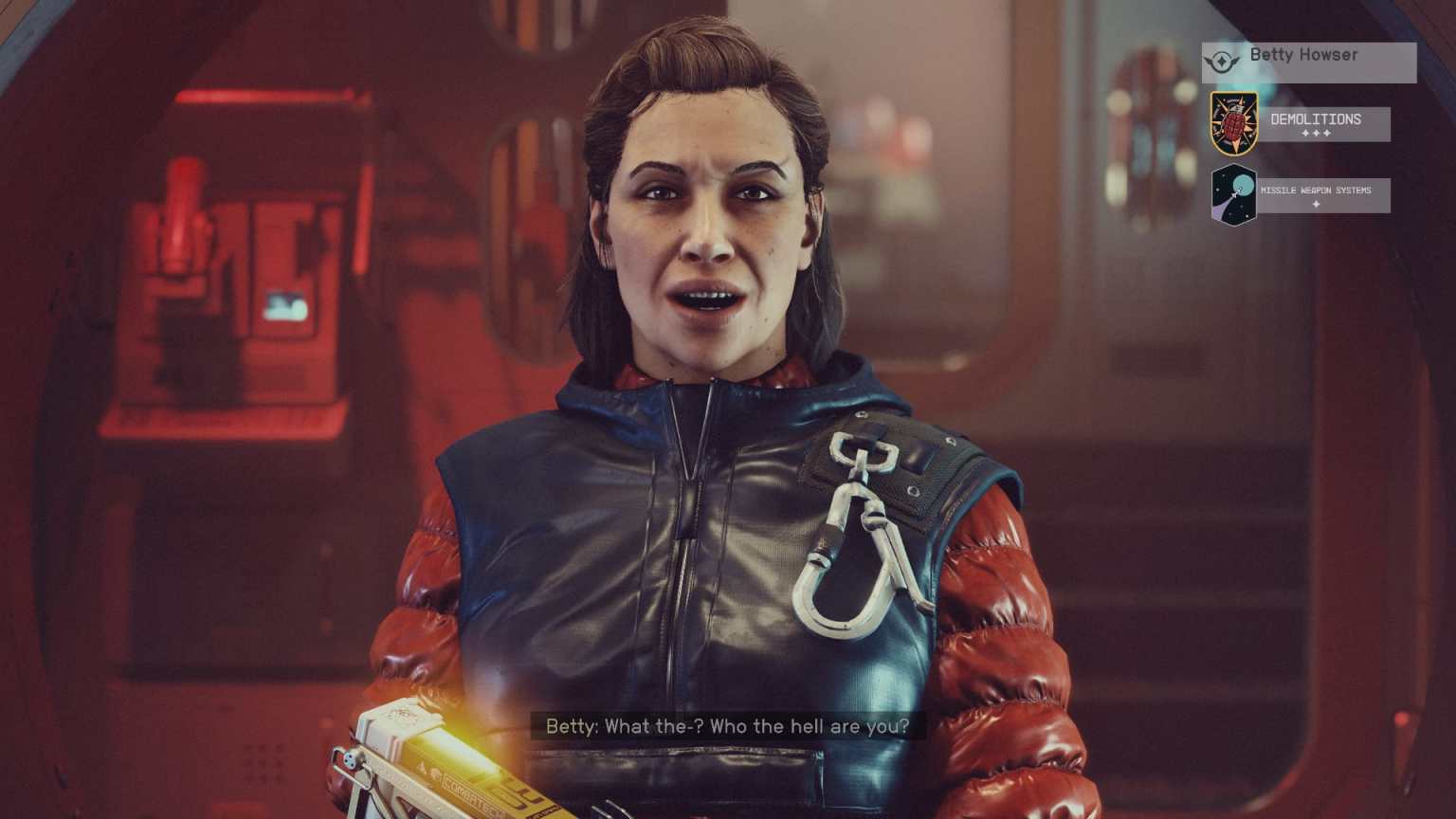
Task: Click the CombatTech logo on the weapon
Action: pos(470,794)
